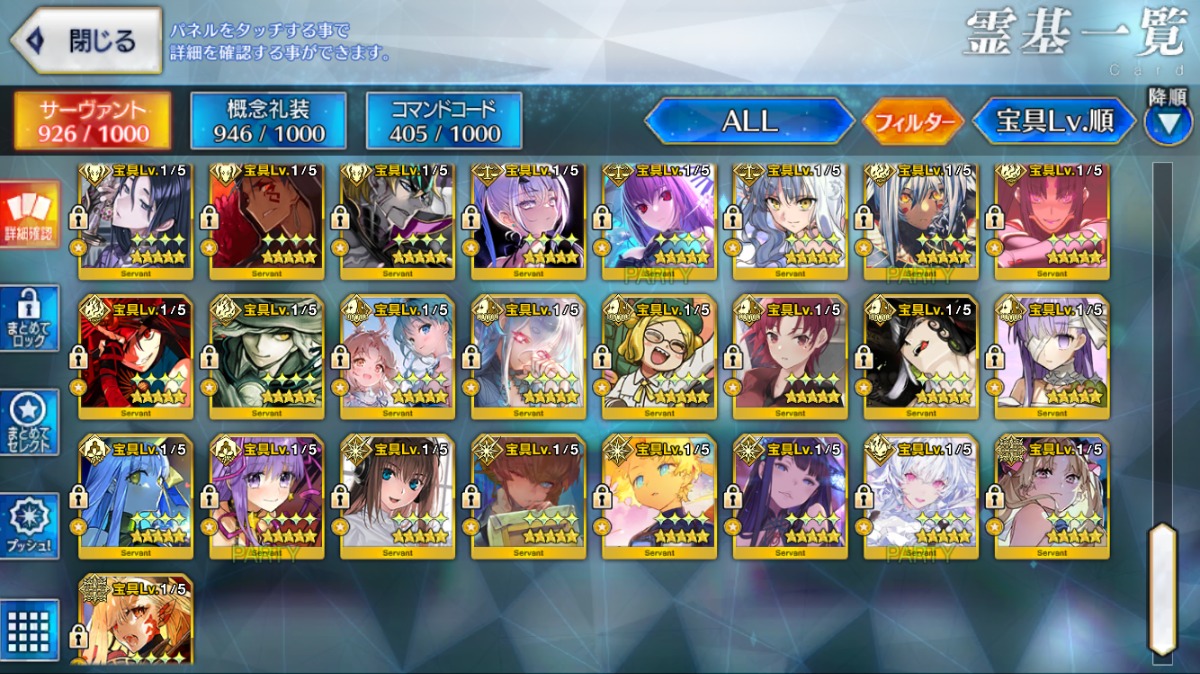Select the lone servant card in the bottom row
The image size is (1200, 674).
point(136,620)
